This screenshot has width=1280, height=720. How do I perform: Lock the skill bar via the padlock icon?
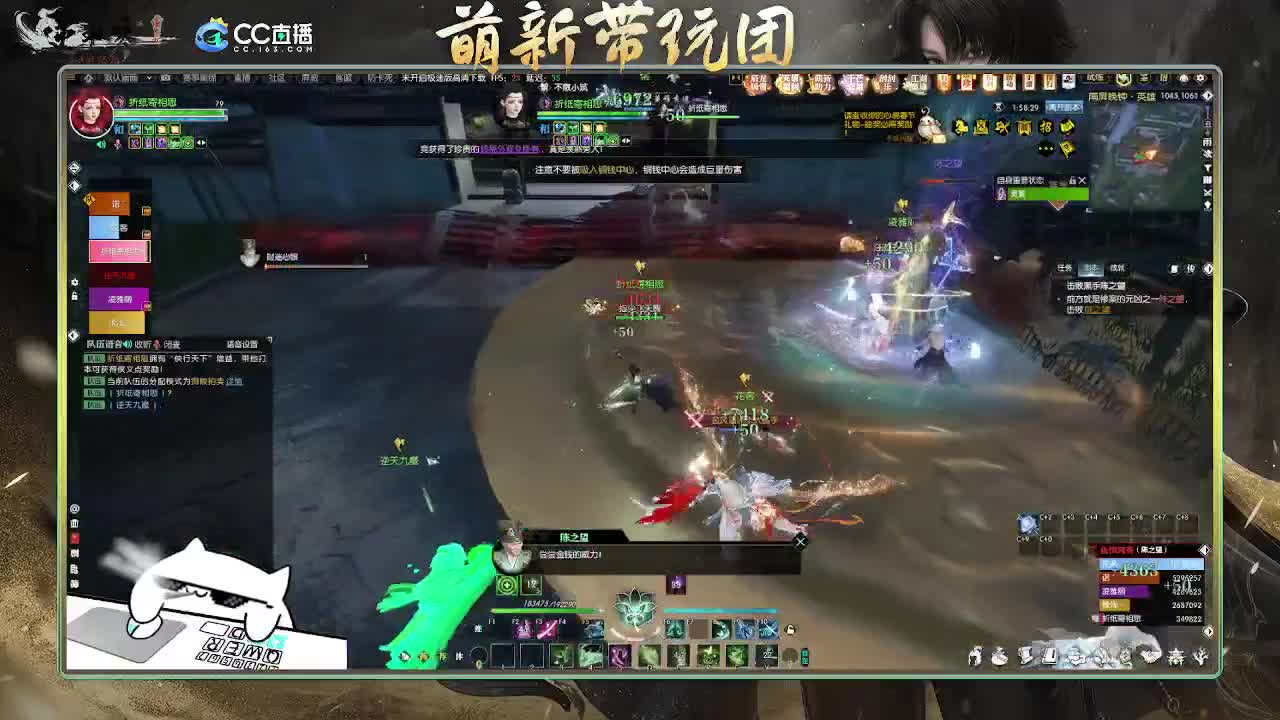[789, 630]
